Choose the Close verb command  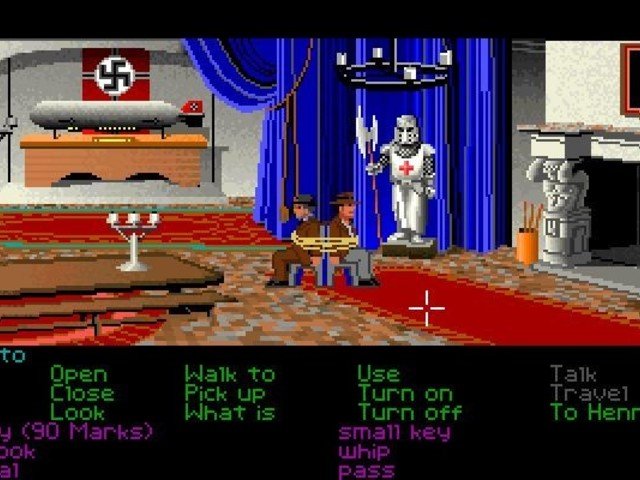pos(82,394)
